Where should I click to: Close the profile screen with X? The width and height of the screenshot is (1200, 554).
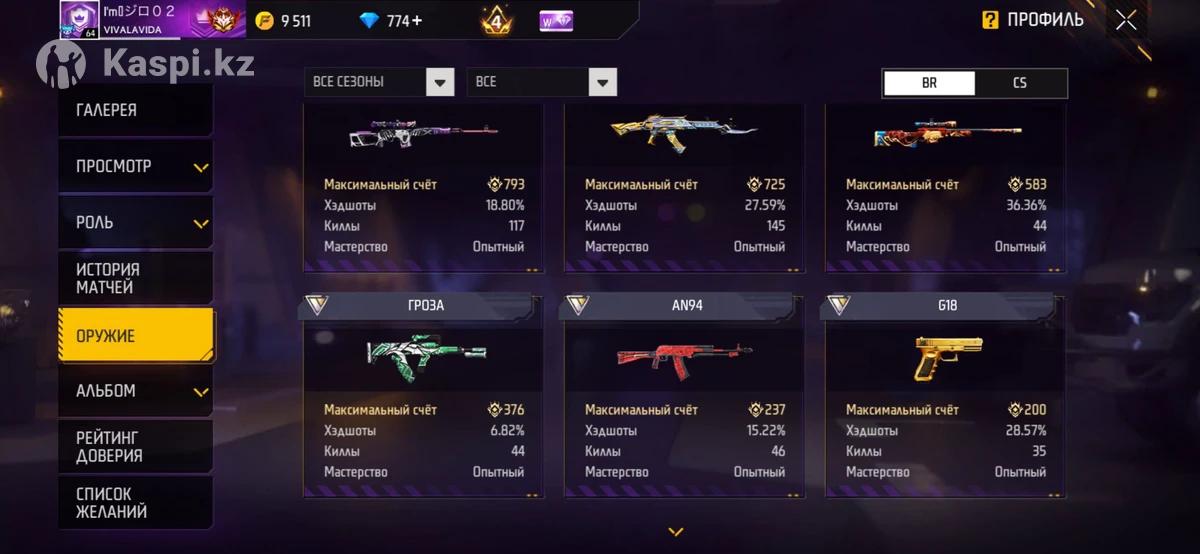1126,20
